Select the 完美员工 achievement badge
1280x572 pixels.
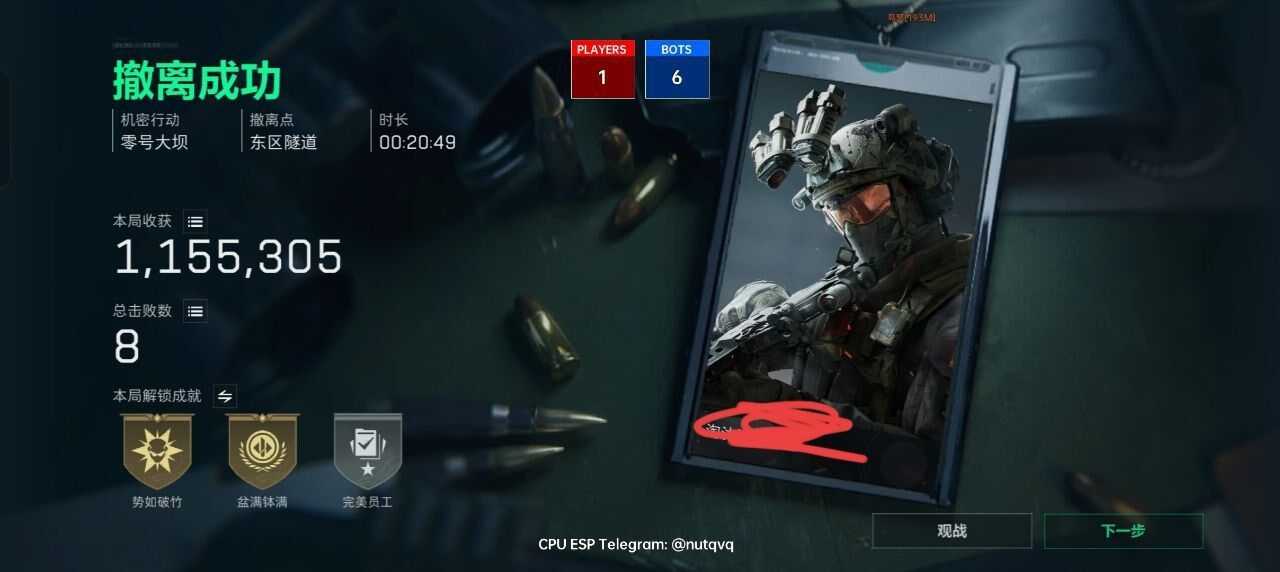367,451
